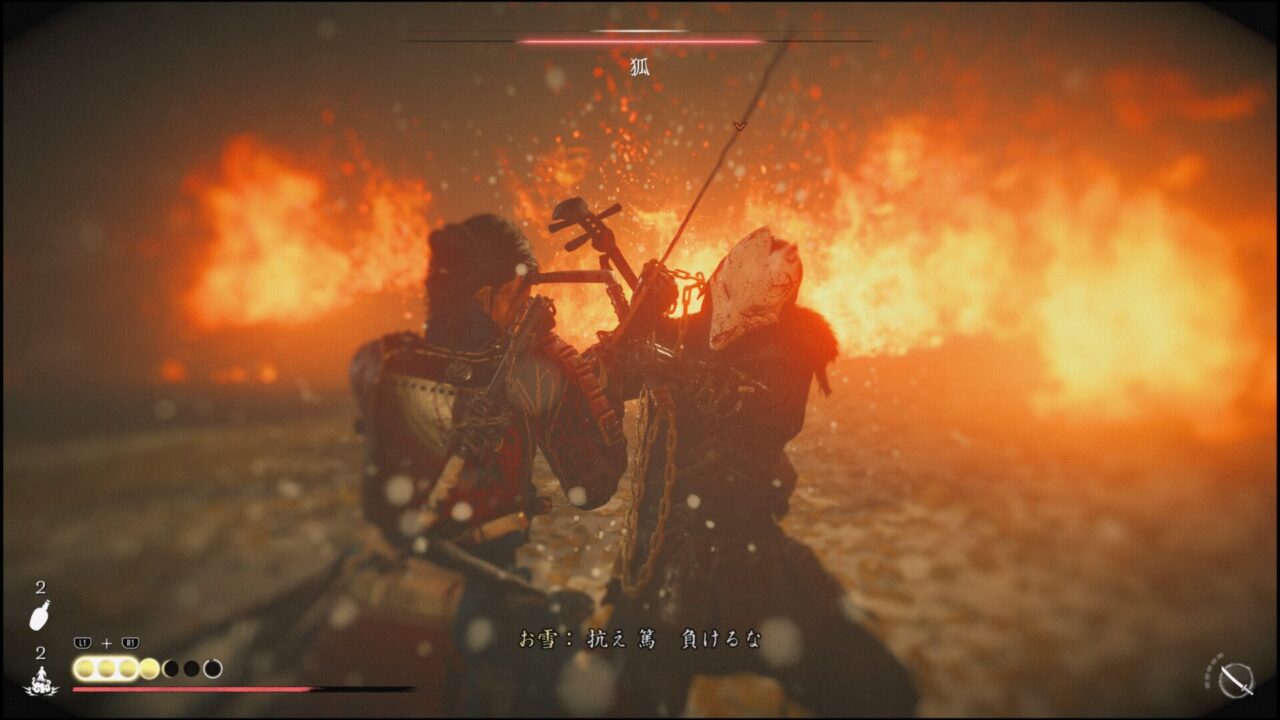Select the sake bottle item icon
Image resolution: width=1280 pixels, height=720 pixels.
pyautogui.click(x=40, y=615)
